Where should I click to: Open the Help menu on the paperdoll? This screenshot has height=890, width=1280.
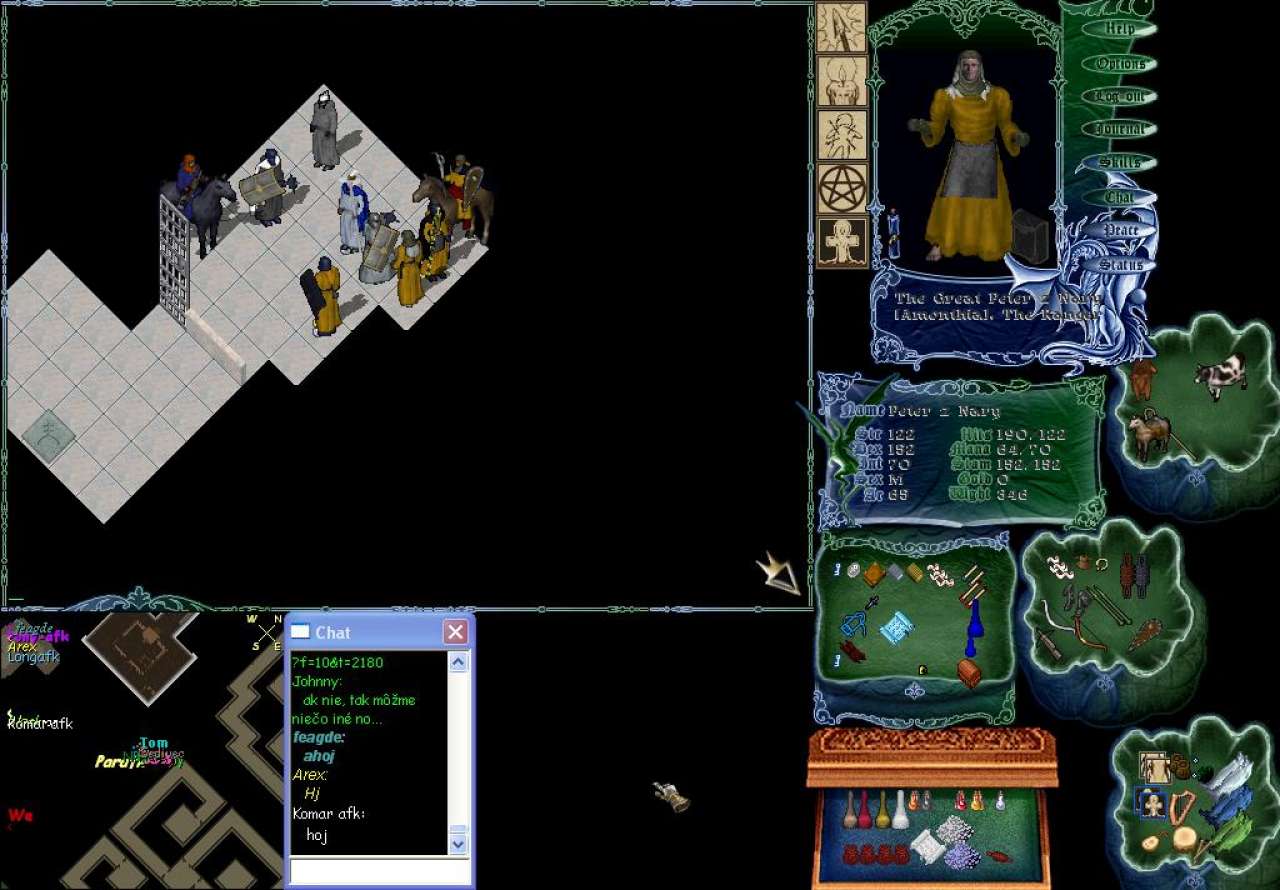click(x=1119, y=29)
